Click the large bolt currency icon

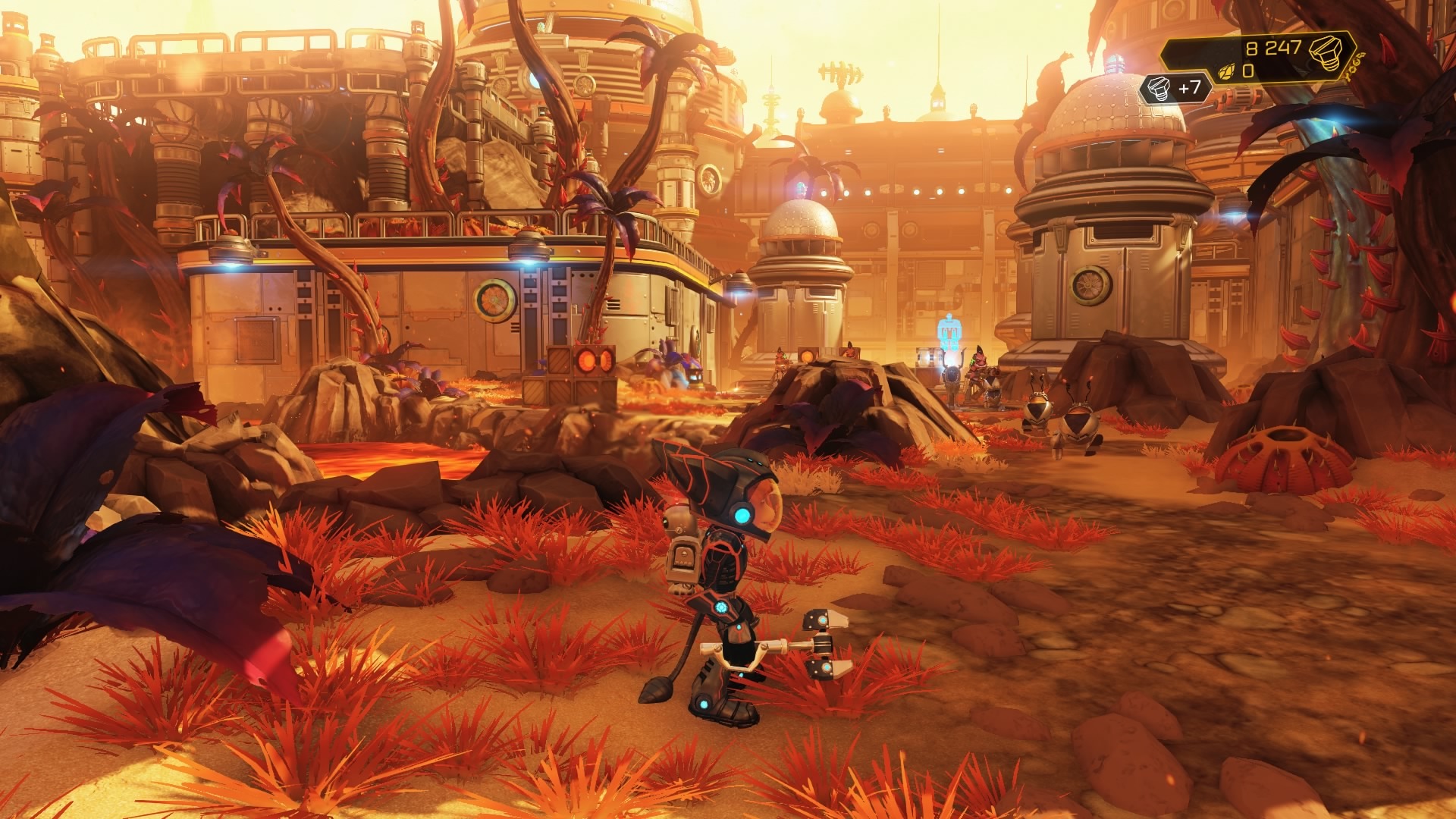tap(1328, 52)
